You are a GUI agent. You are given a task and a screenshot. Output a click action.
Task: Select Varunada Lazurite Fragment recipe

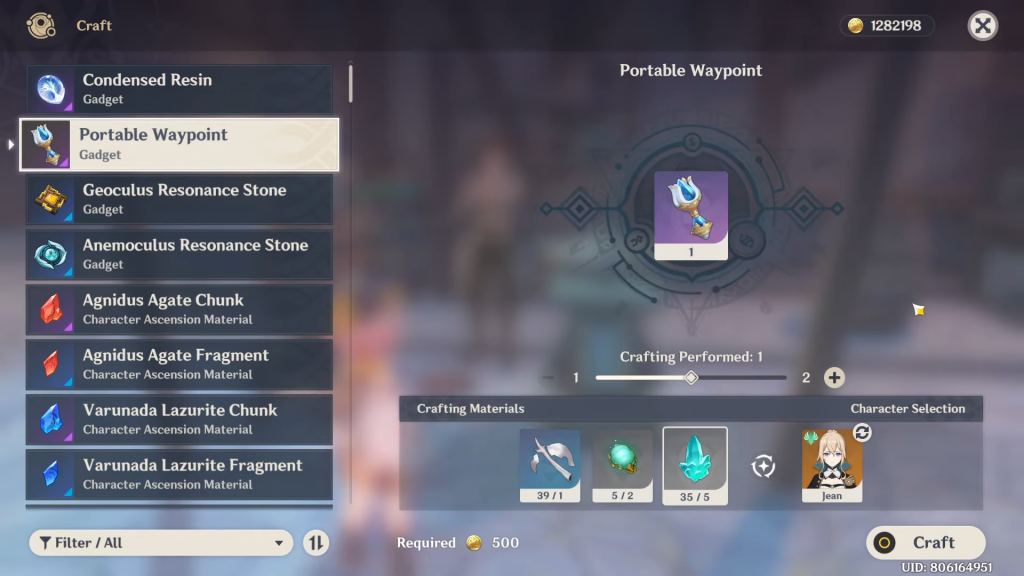pos(179,474)
